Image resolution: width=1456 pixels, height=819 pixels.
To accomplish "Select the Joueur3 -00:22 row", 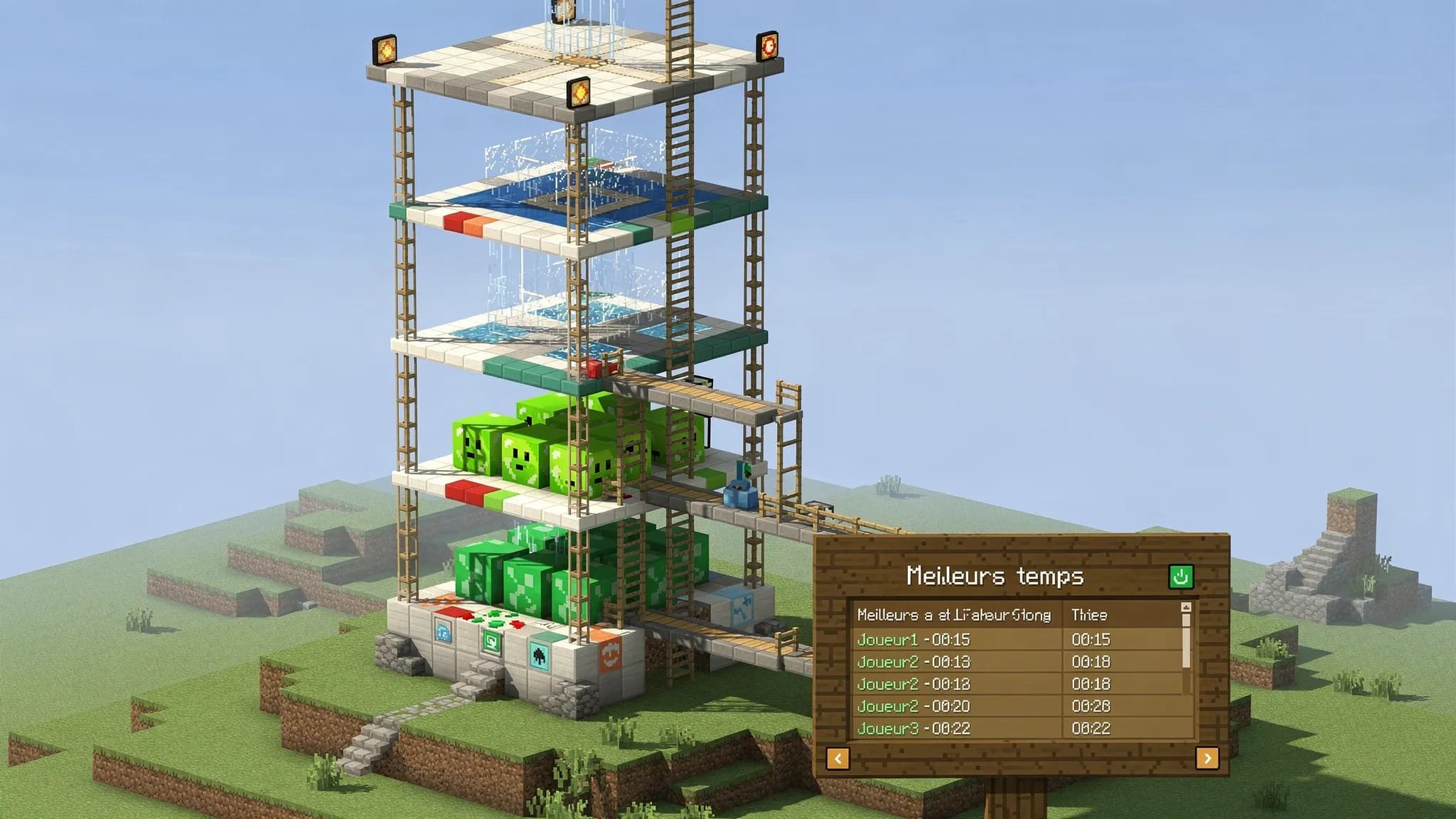I will pyautogui.click(x=1018, y=728).
